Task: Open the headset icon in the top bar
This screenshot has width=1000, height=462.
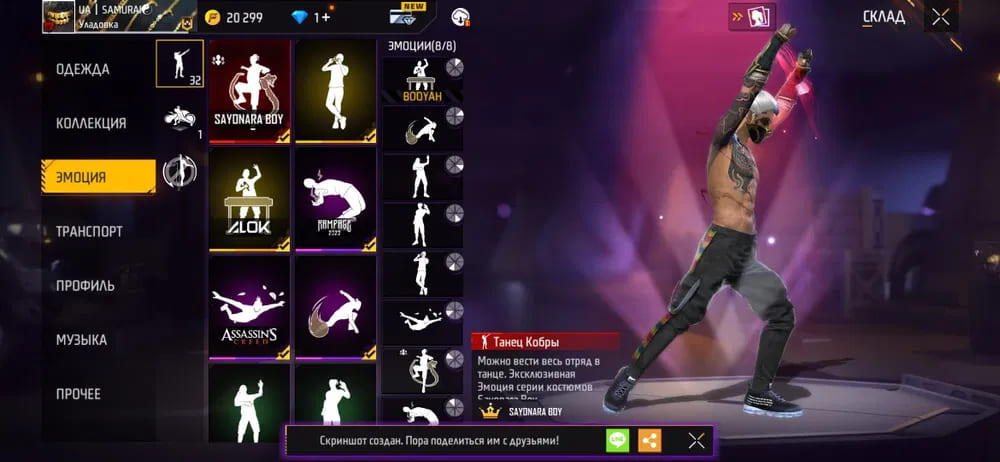Action: pyautogui.click(x=461, y=16)
